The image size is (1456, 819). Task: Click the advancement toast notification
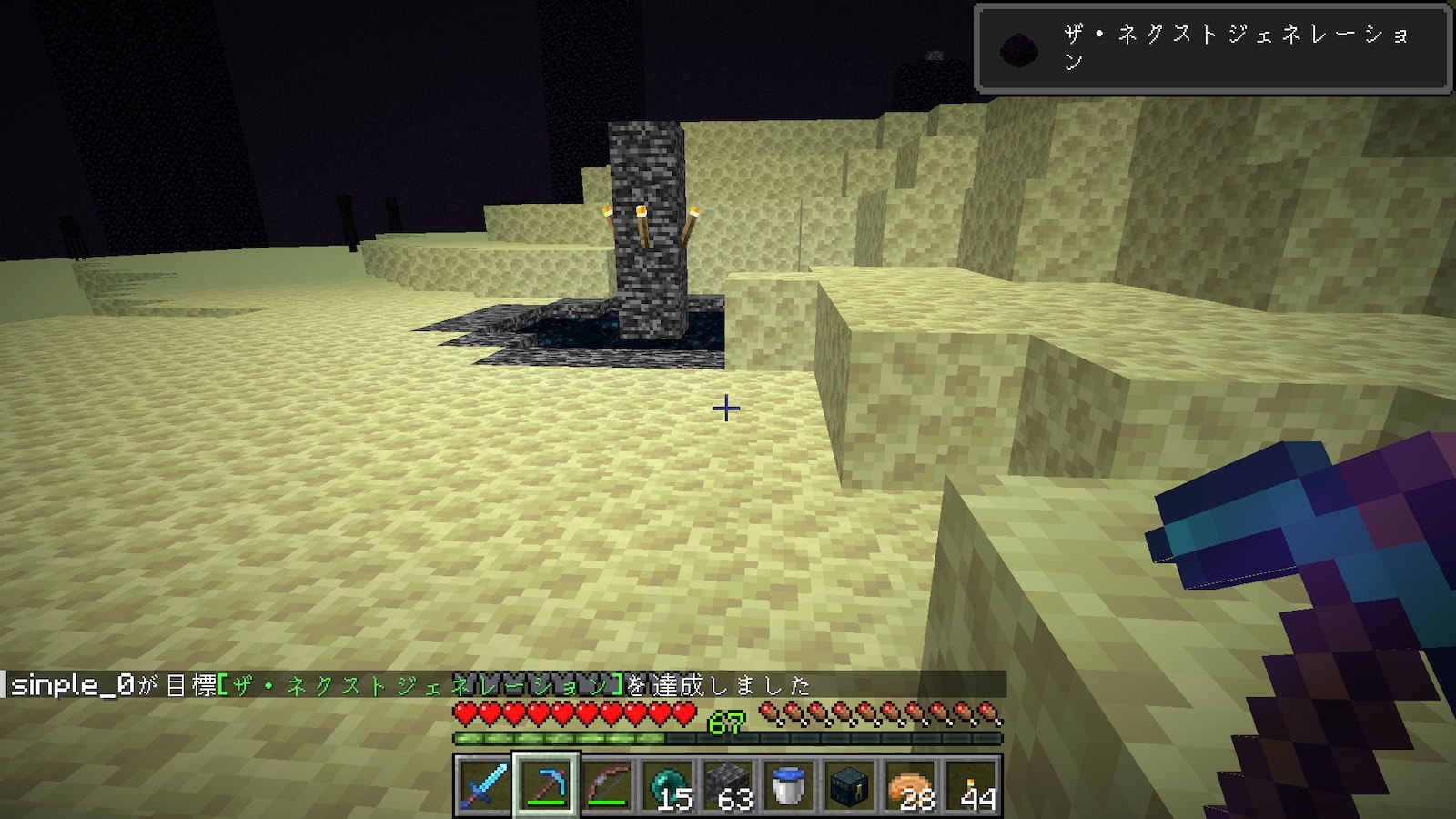[1212, 48]
